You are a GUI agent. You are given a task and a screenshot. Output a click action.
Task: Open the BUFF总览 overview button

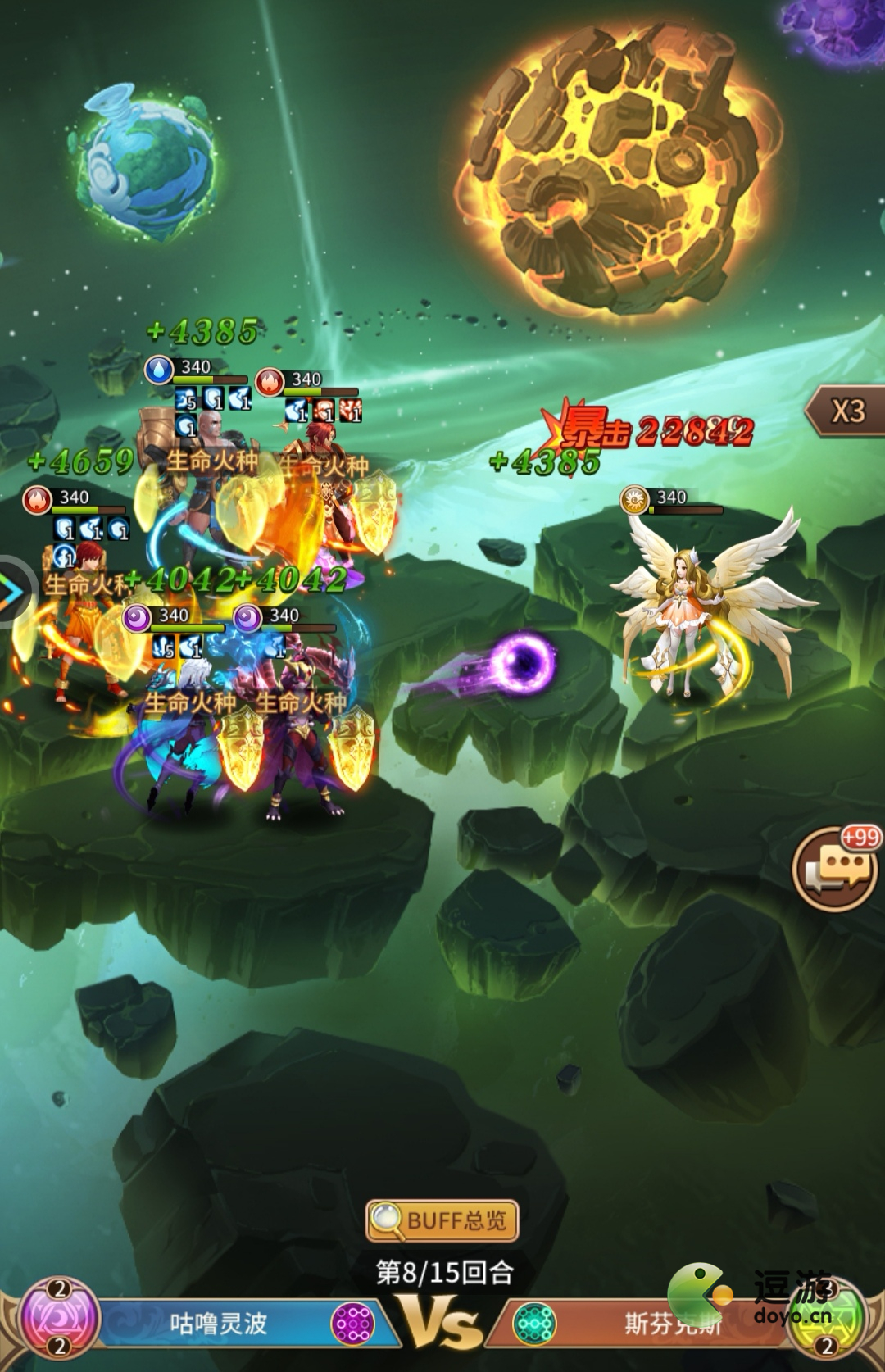click(442, 1221)
